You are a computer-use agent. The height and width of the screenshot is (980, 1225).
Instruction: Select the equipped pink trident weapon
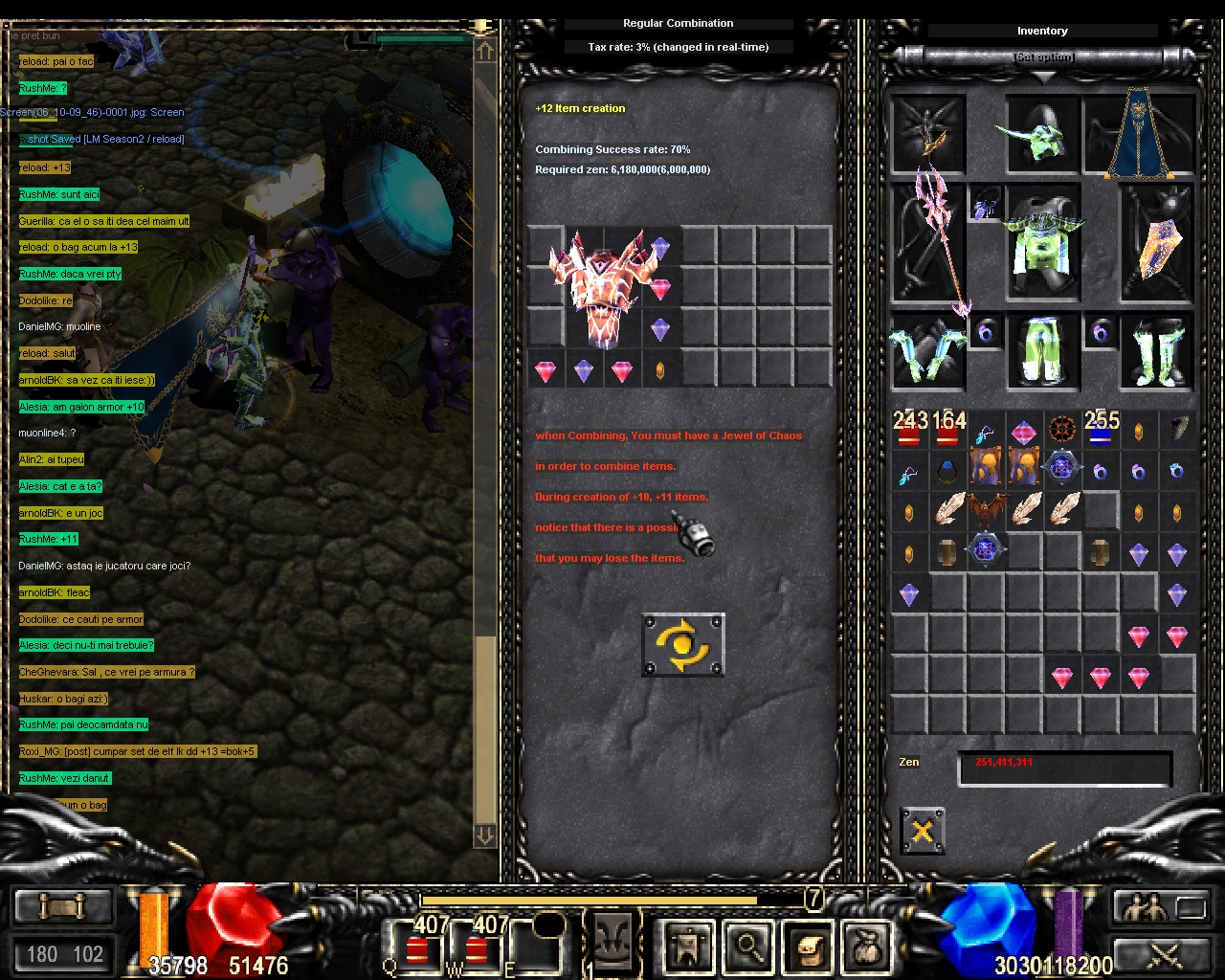coord(927,241)
